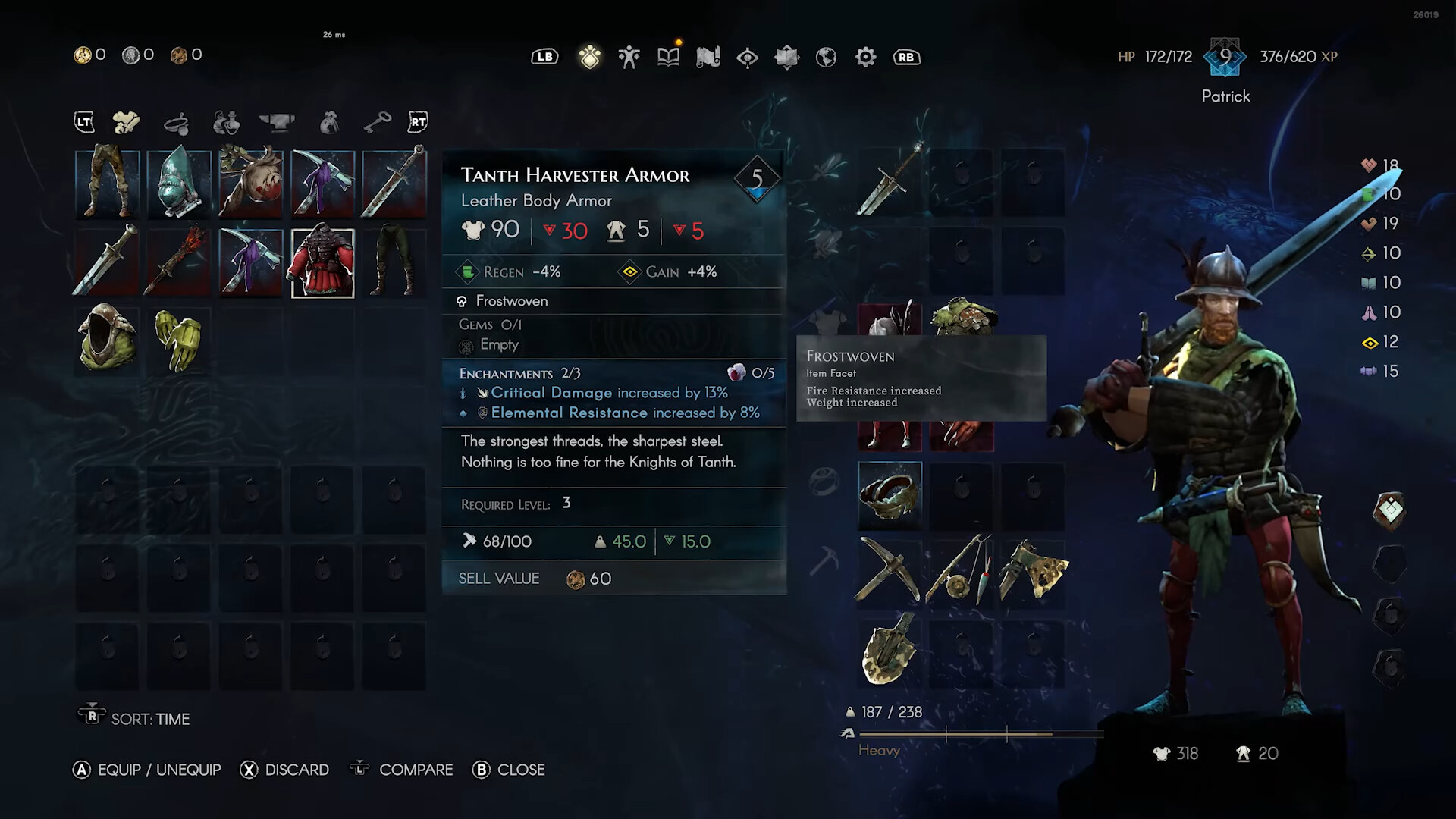Viewport: 1456px width, 819px height.
Task: Switch to the anvil crafting materials category
Action: 277,122
